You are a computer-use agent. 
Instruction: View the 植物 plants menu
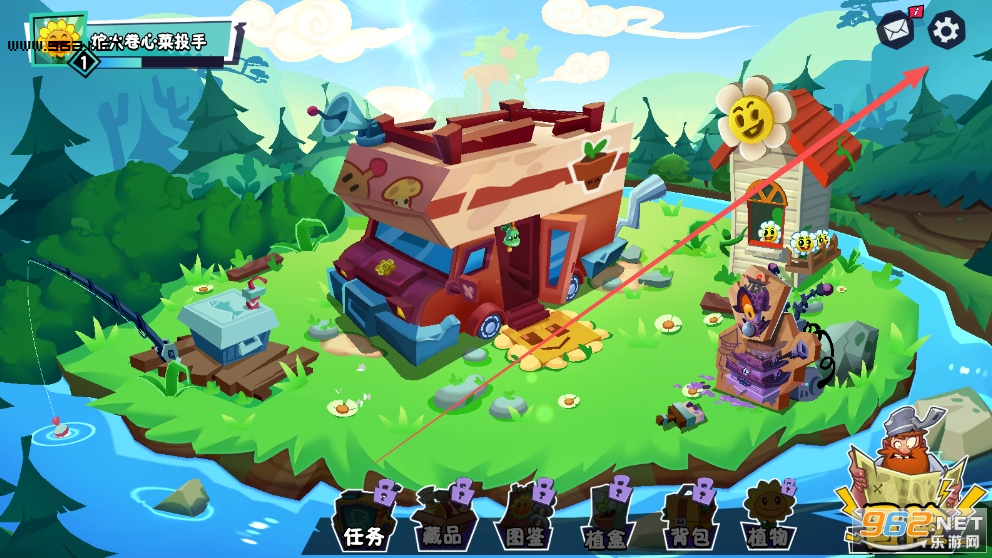(x=768, y=518)
